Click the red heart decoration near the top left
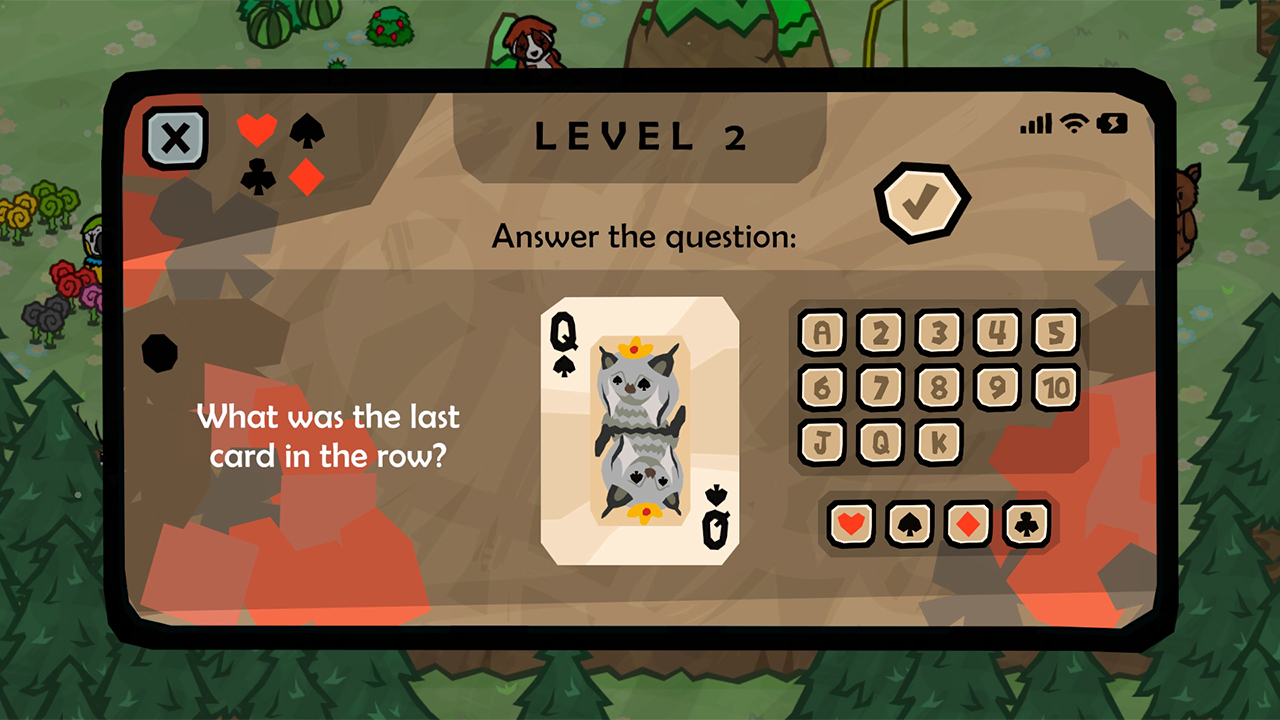This screenshot has height=720, width=1280. [x=257, y=130]
